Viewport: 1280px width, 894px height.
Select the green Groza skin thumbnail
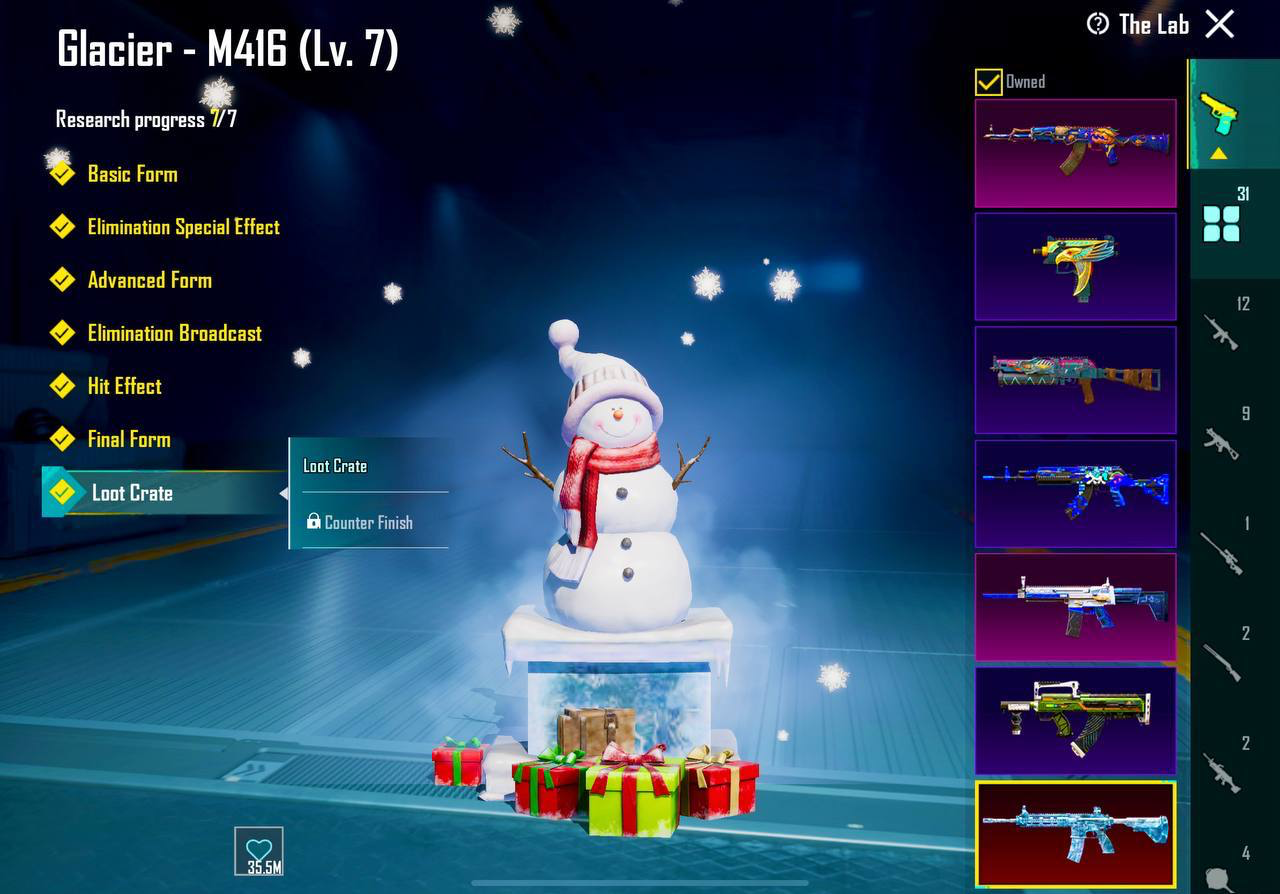[1075, 720]
